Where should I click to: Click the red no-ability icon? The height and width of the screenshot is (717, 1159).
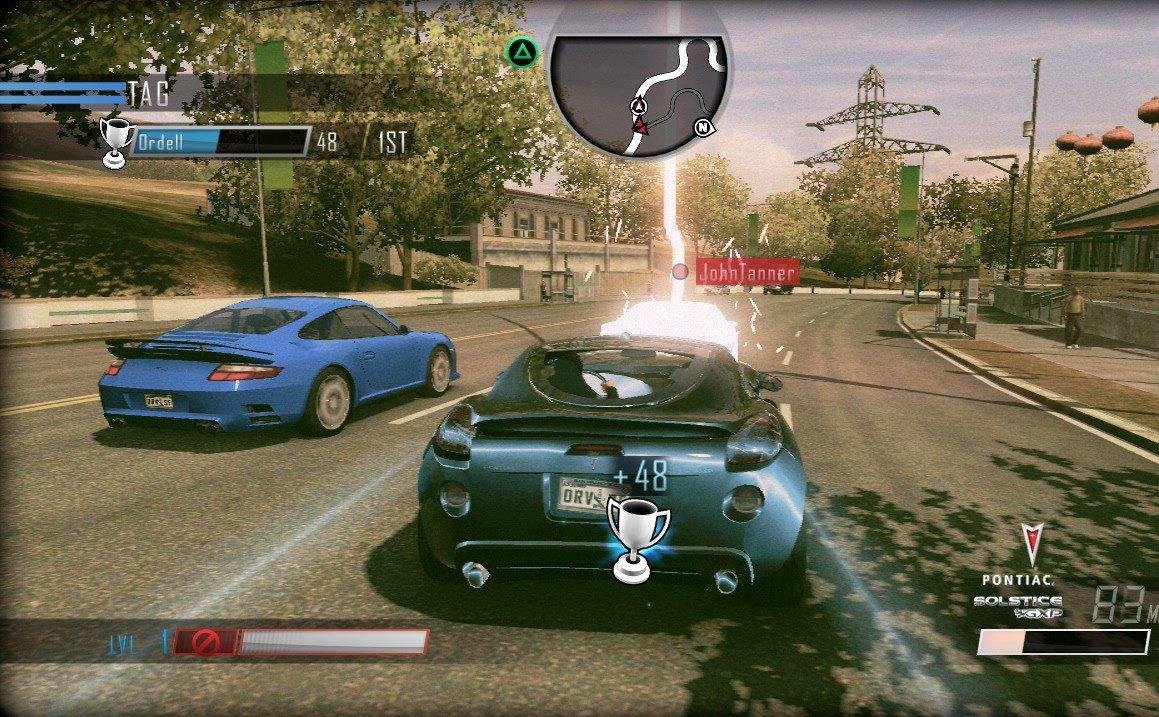pyautogui.click(x=208, y=641)
